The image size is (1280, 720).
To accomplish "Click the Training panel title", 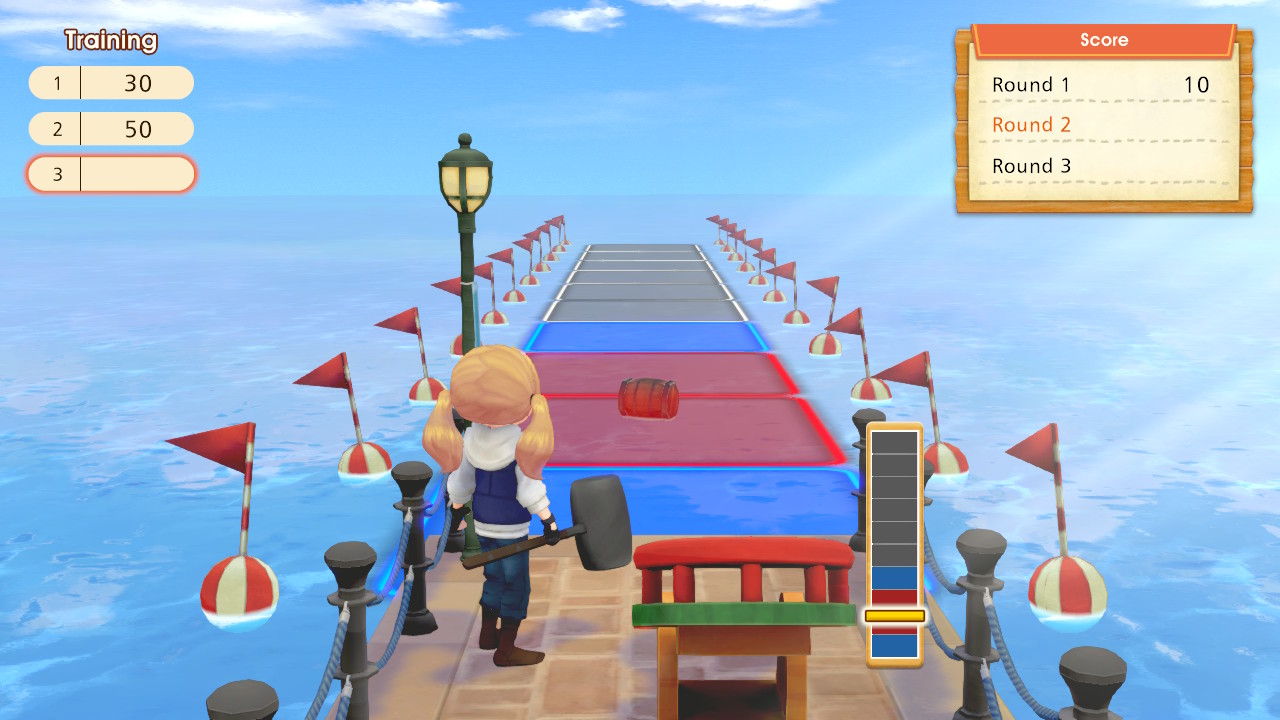I will click(110, 41).
